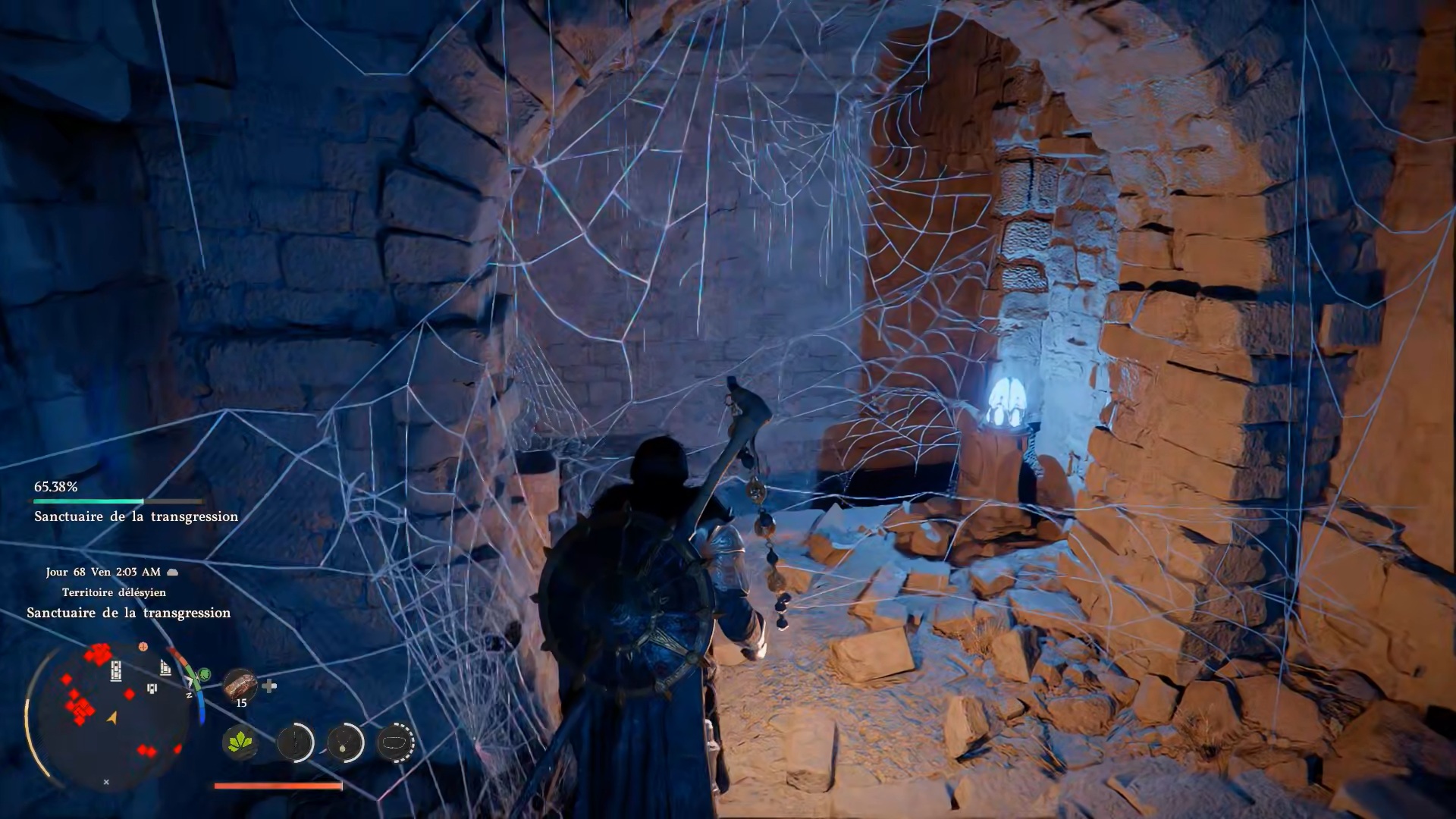The width and height of the screenshot is (1456, 819).
Task: Click the plus icon beside the food slot
Action: point(269,686)
